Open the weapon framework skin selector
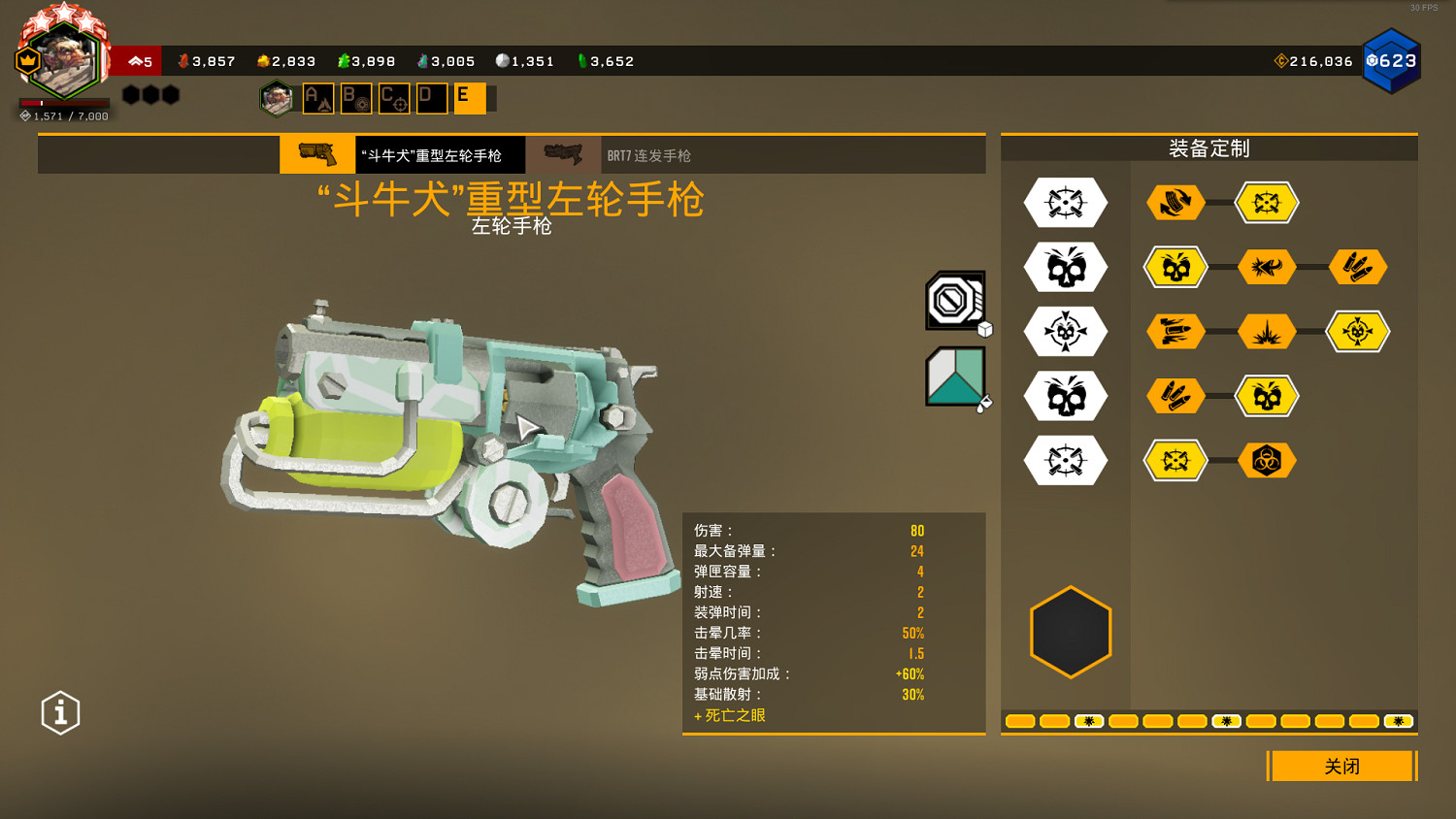 (955, 301)
